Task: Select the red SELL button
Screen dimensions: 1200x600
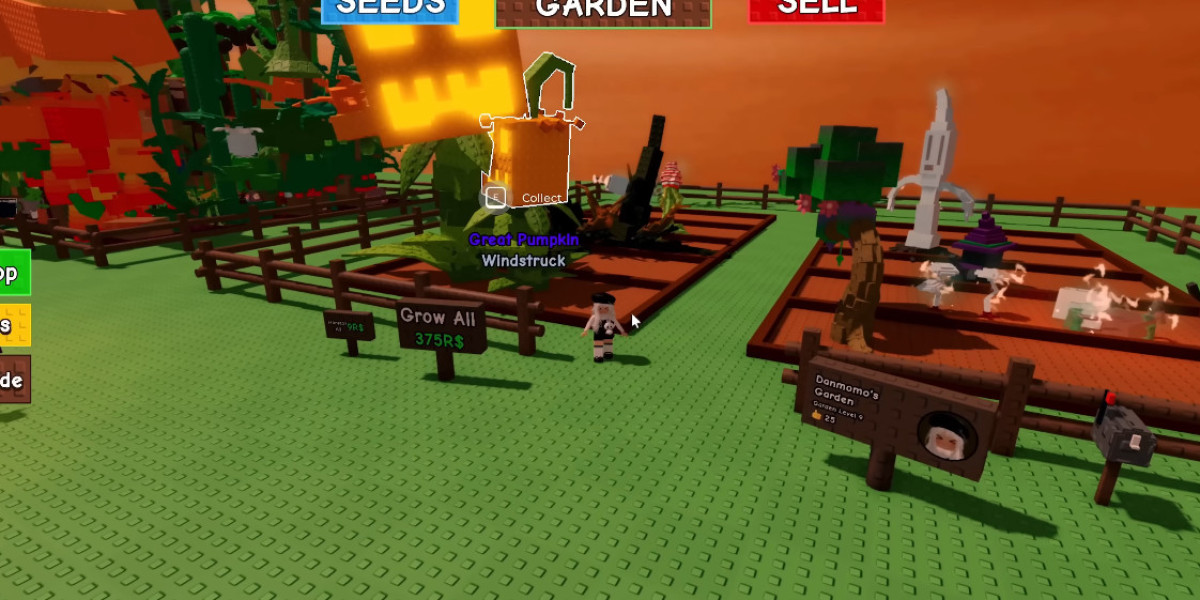Action: (x=816, y=9)
